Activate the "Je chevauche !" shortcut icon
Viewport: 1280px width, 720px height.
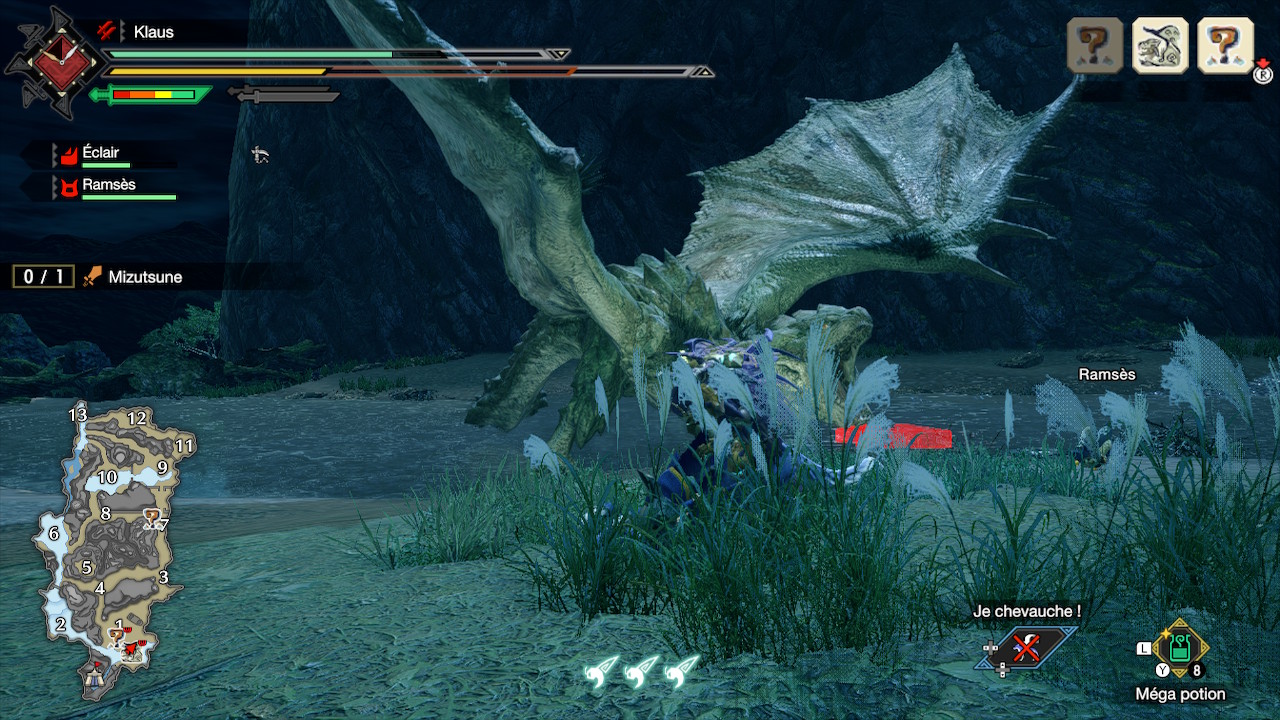(1025, 649)
